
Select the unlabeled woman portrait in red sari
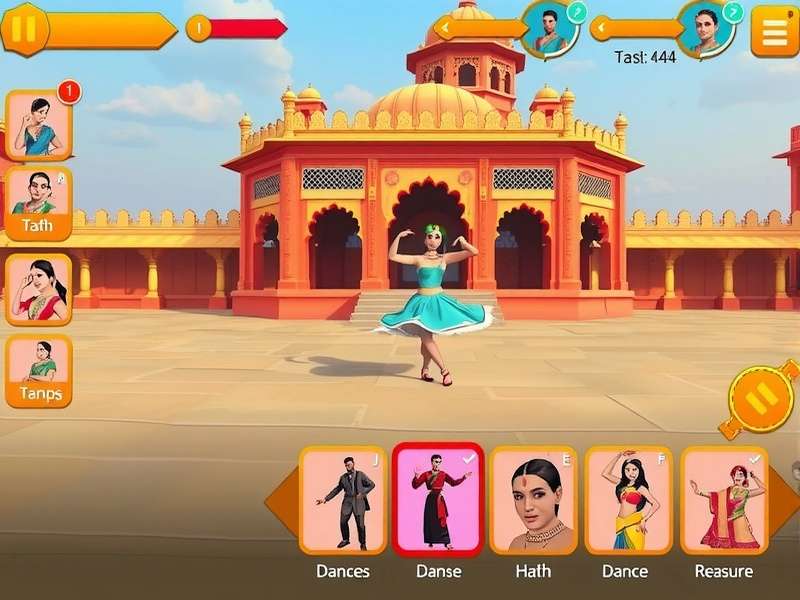pos(39,289)
